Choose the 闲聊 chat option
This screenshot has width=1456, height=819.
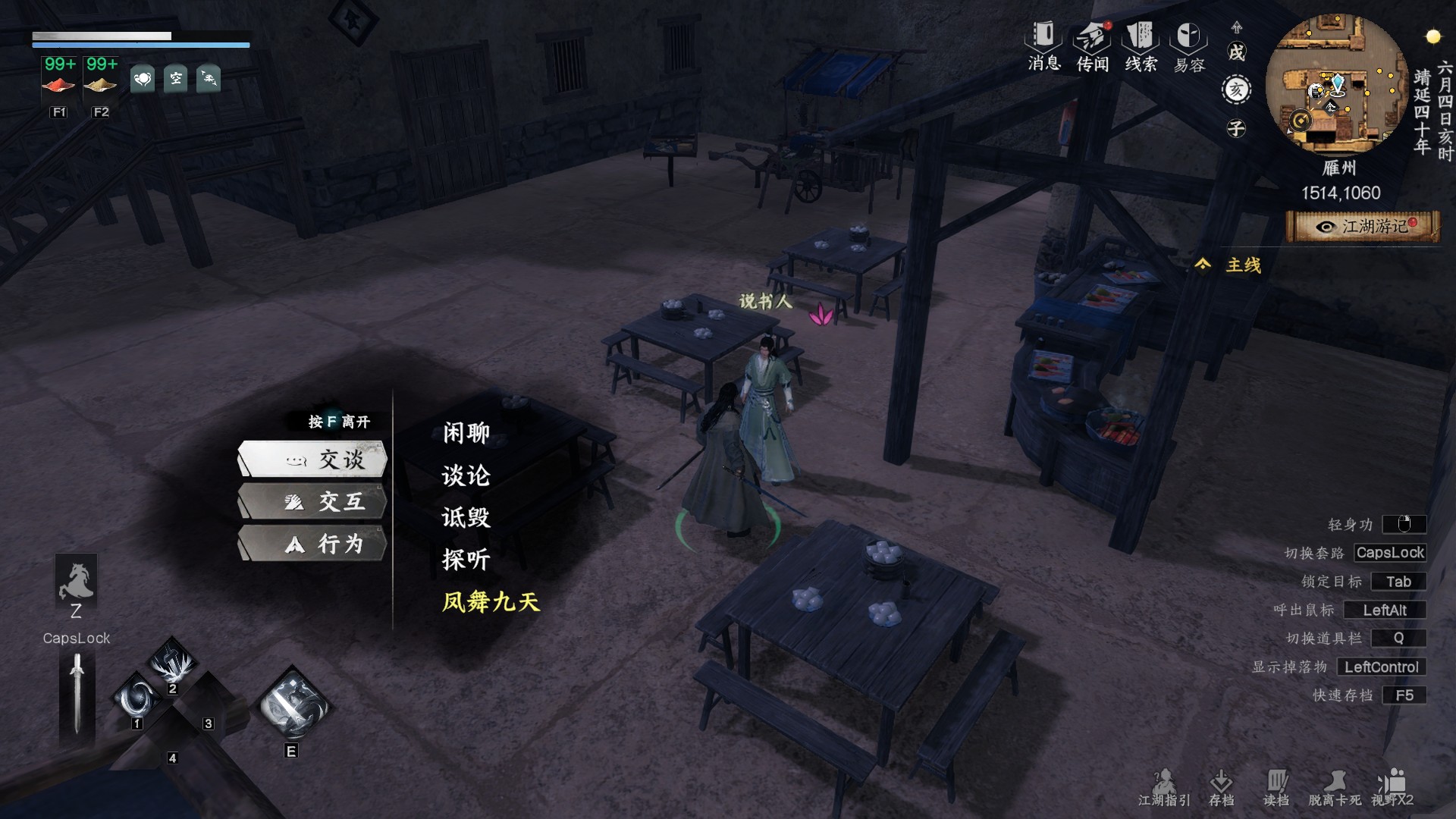coord(466,433)
